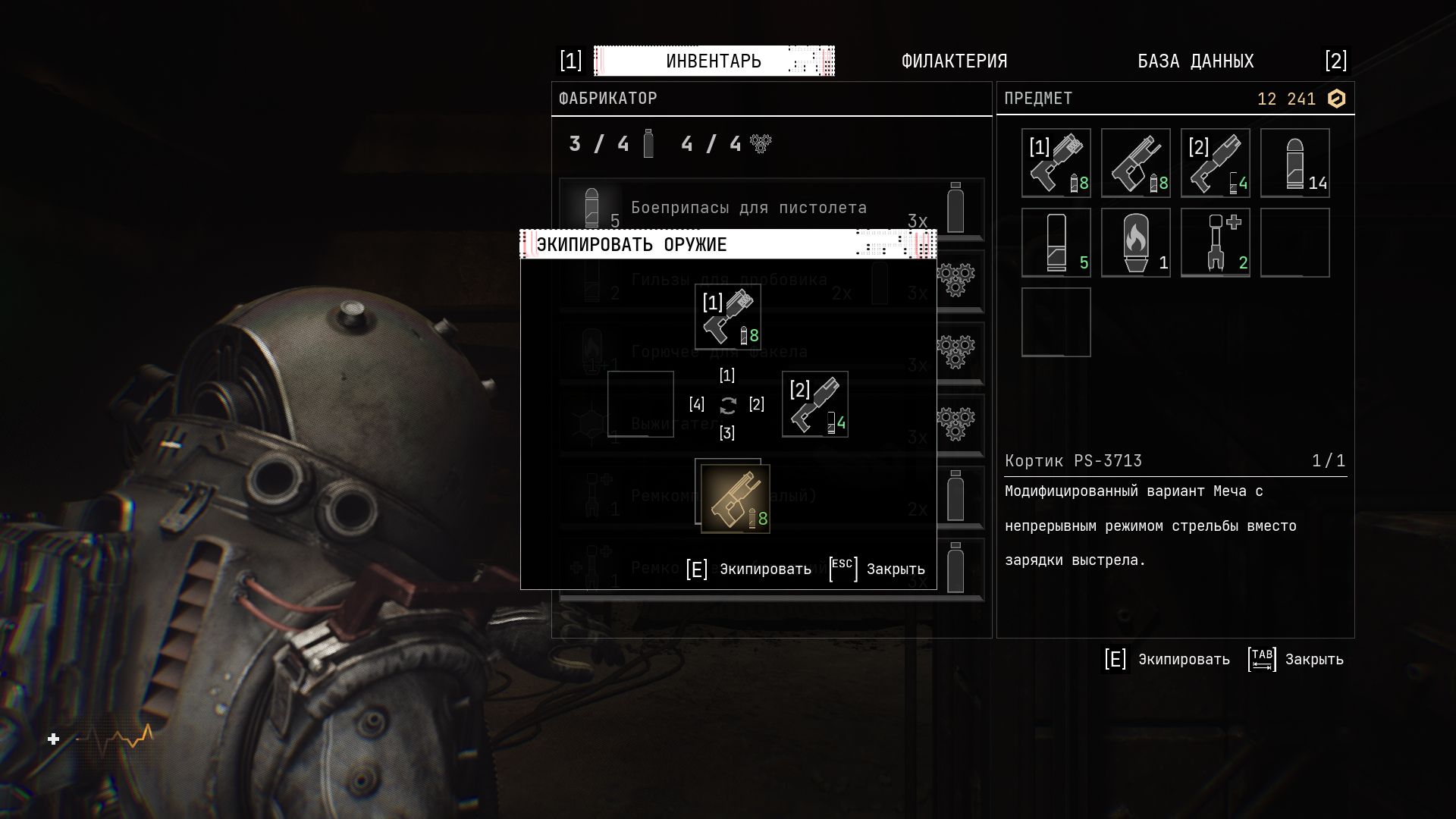The height and width of the screenshot is (819, 1456).
Task: Choose quick slot [1] weapon in equip popup
Action: [x=728, y=317]
